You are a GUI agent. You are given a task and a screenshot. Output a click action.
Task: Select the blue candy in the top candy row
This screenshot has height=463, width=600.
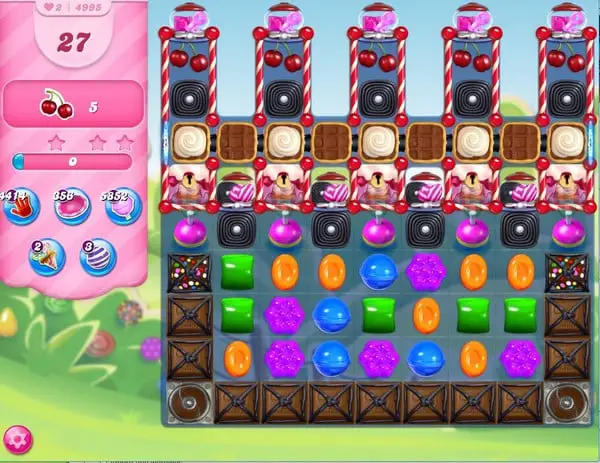coord(379,272)
